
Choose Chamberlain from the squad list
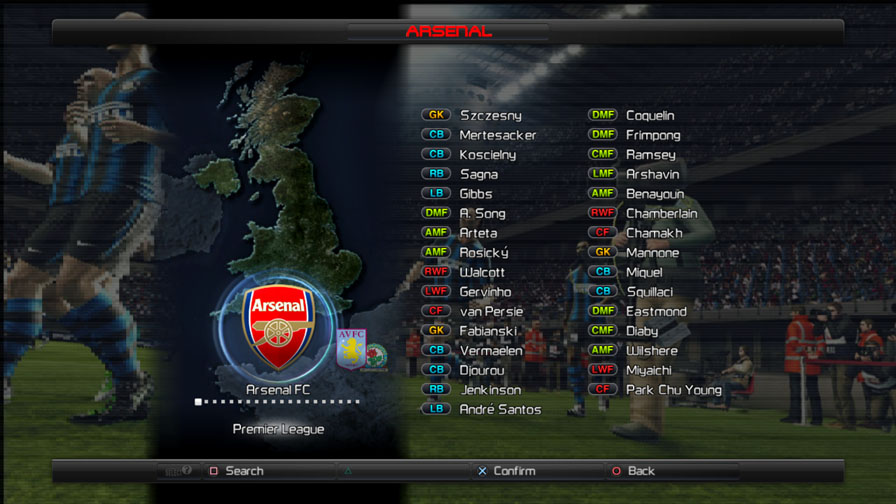click(661, 213)
